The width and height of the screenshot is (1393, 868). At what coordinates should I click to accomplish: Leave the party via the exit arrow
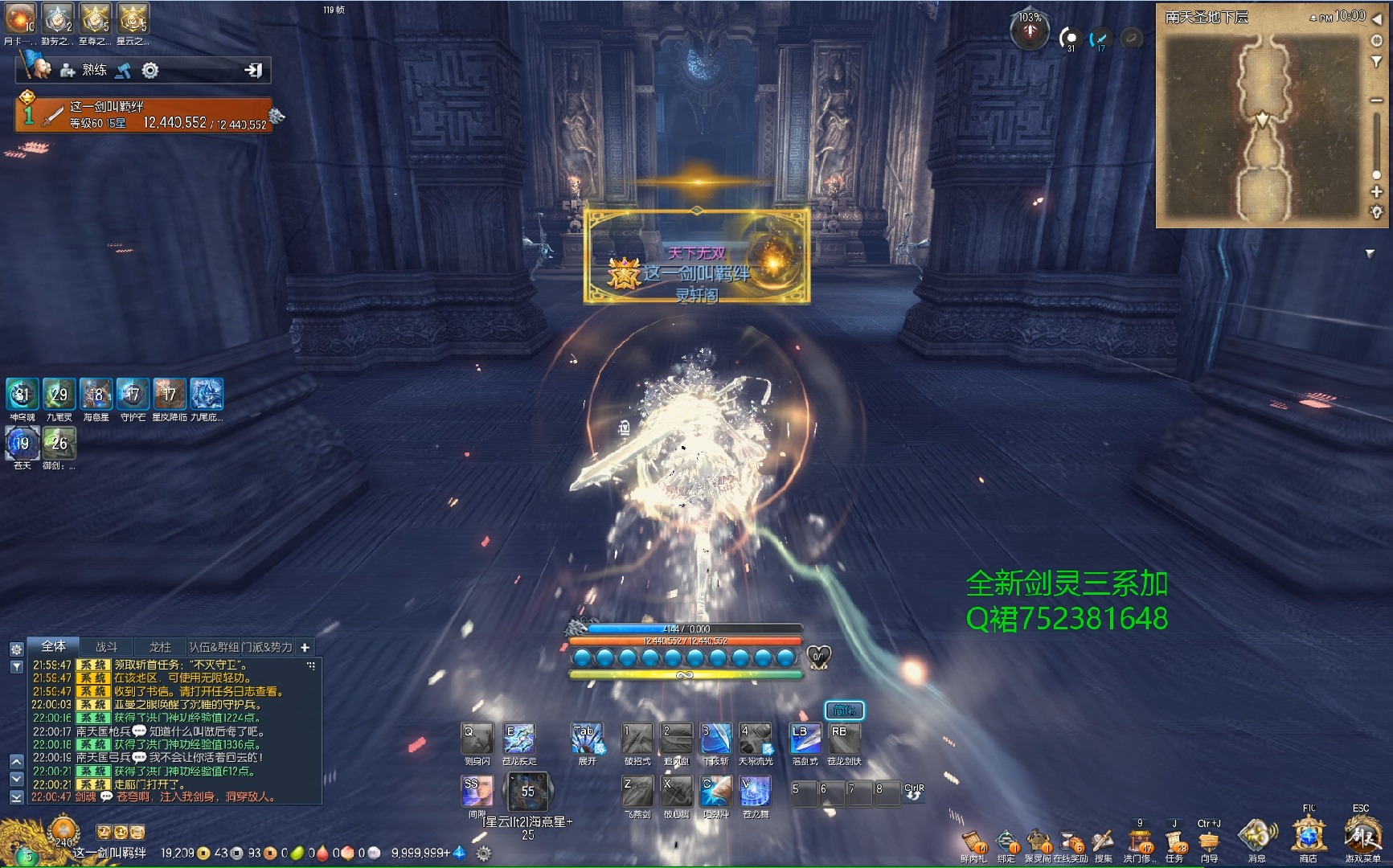[253, 71]
